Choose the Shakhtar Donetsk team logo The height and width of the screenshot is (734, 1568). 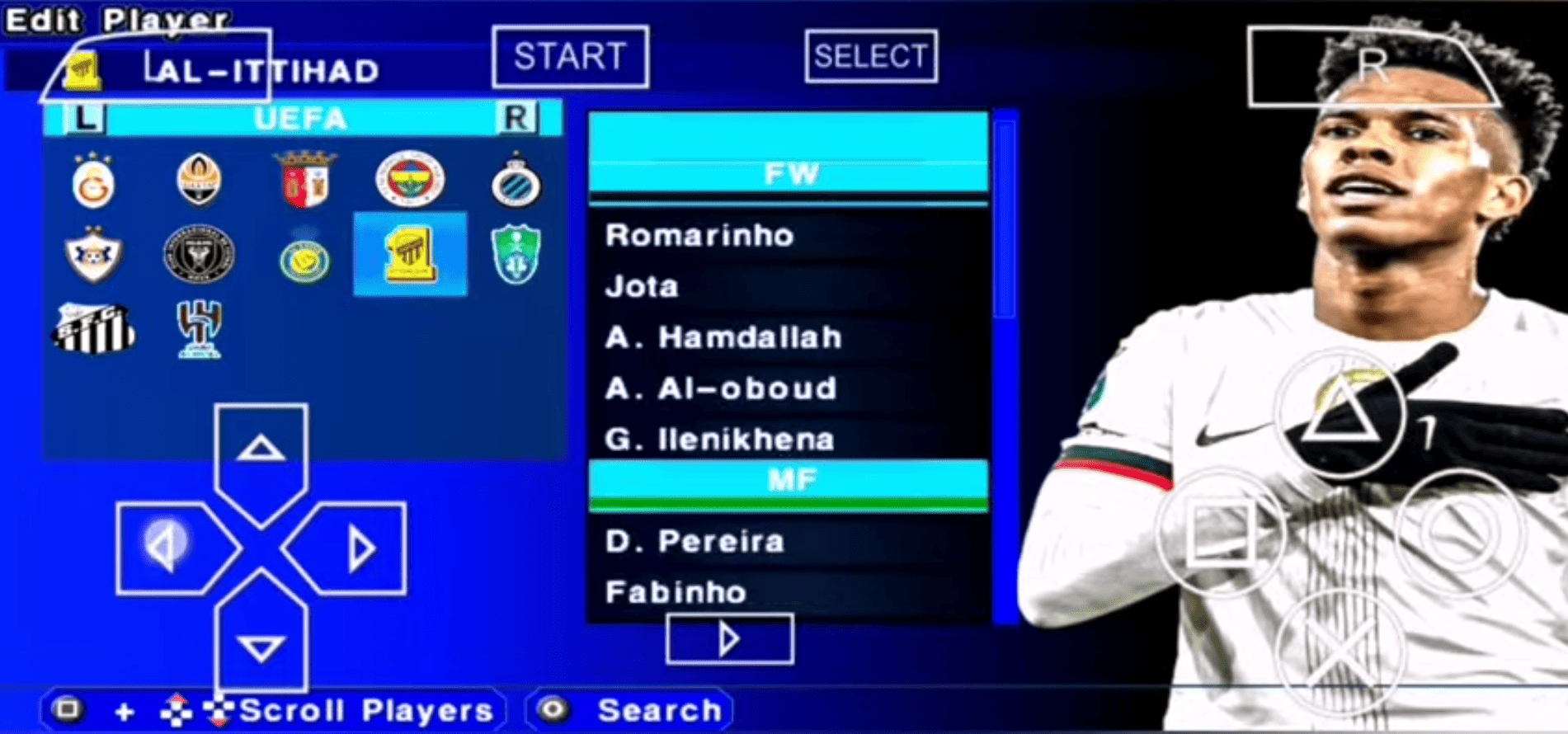point(199,180)
